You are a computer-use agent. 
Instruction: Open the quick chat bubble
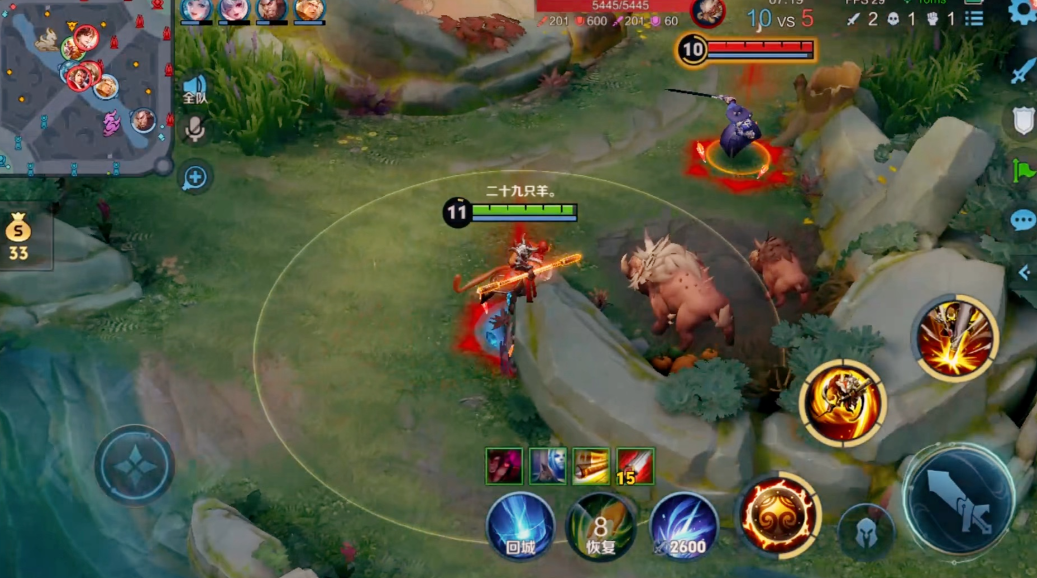[x=1022, y=220]
